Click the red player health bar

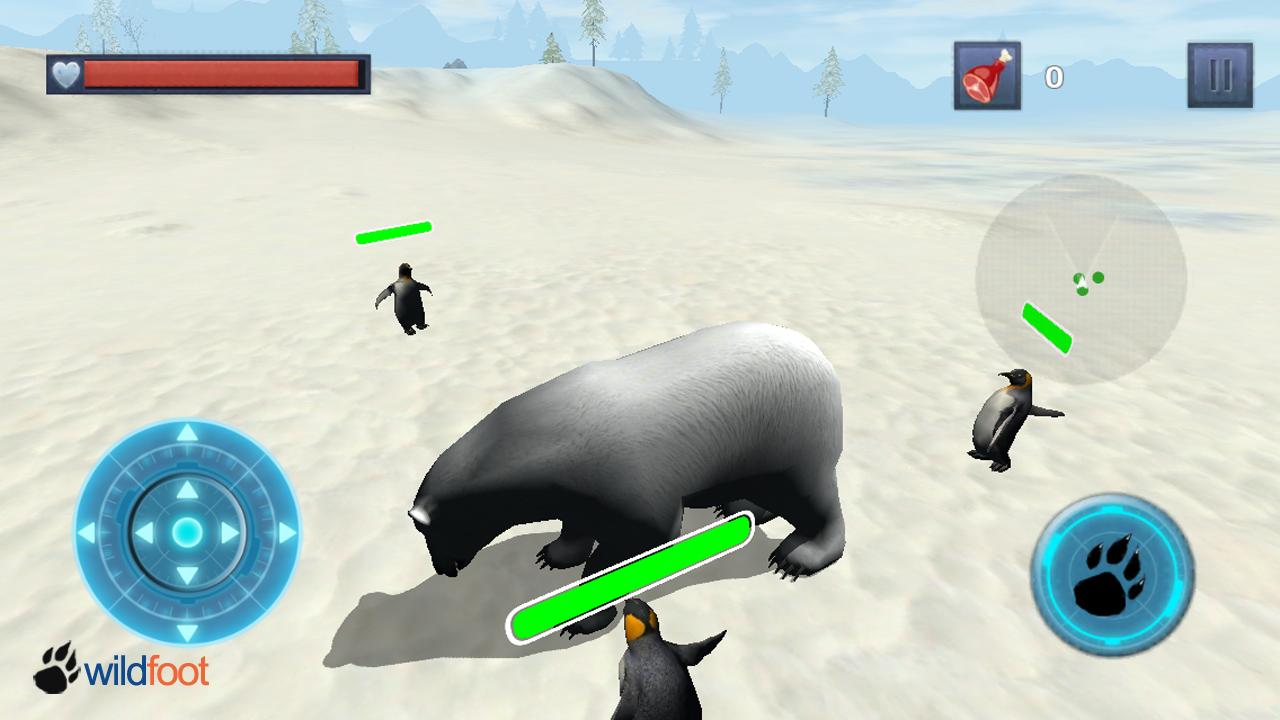click(220, 71)
